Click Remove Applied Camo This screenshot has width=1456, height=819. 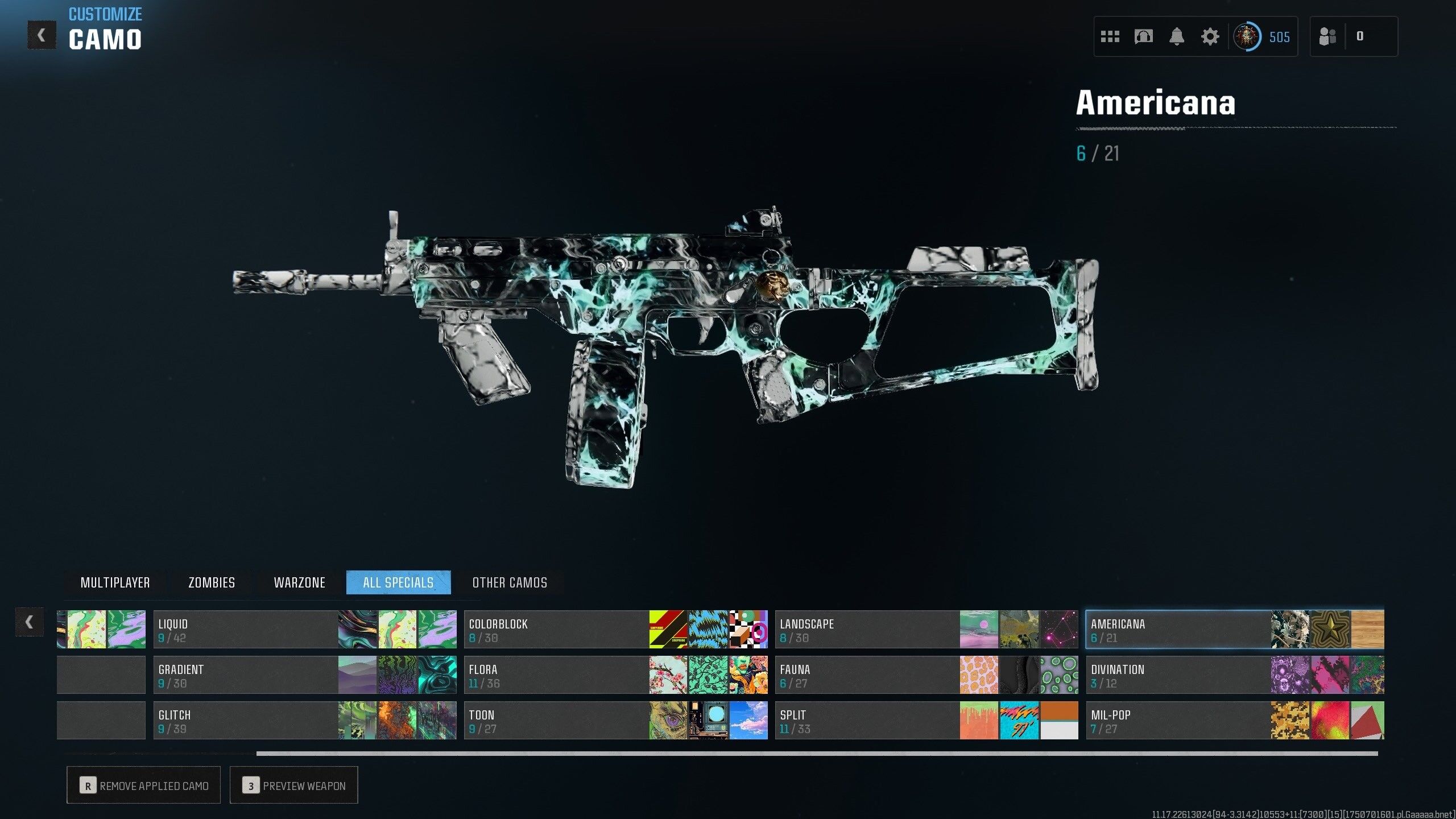[x=144, y=785]
